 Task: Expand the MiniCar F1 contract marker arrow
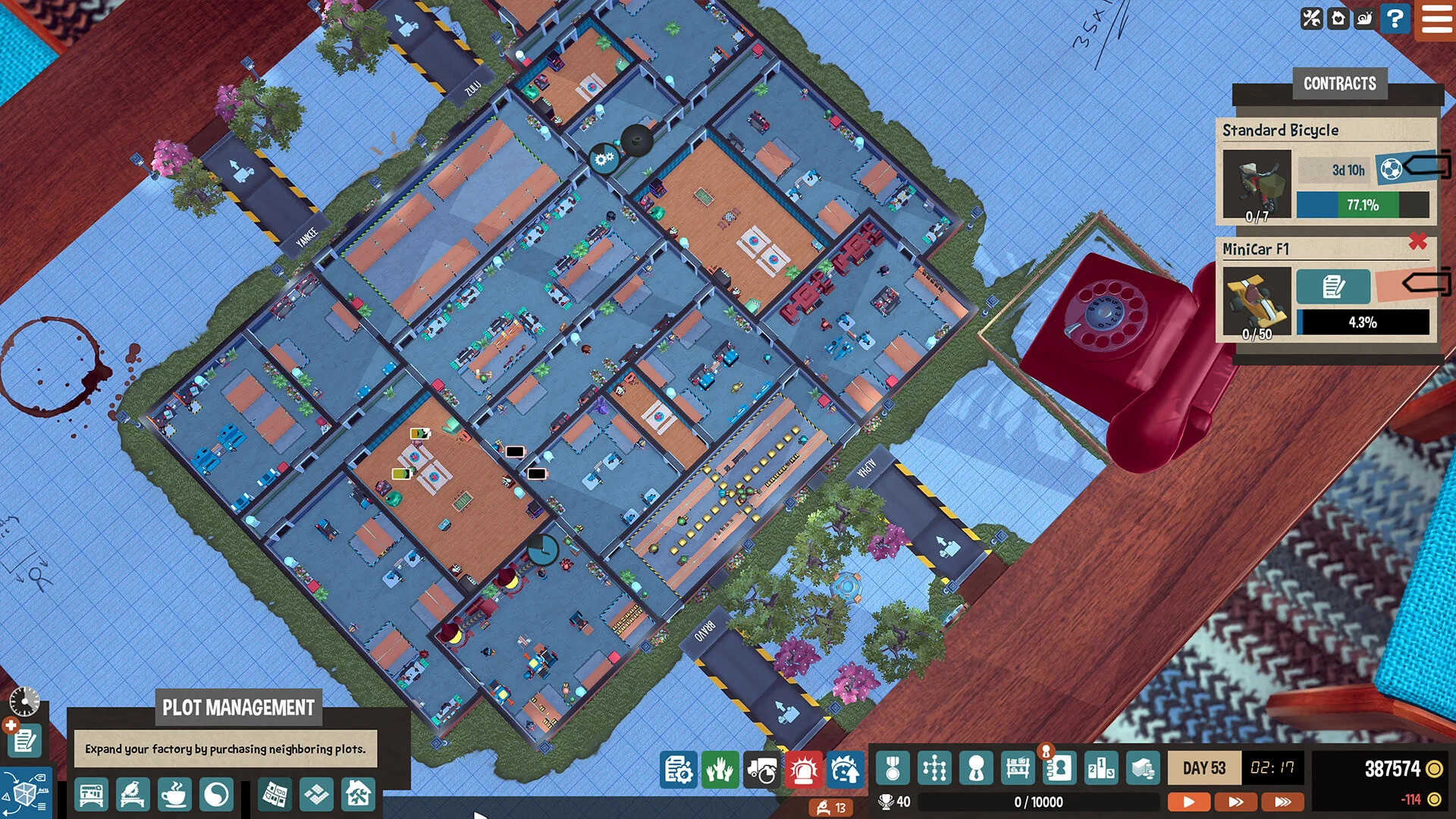[1424, 281]
